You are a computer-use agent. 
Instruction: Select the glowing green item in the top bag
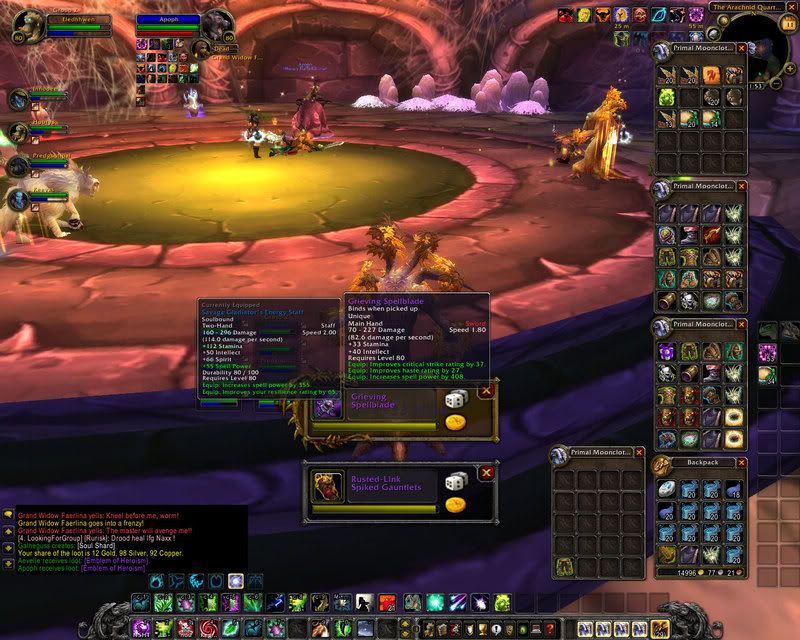pyautogui.click(x=666, y=97)
